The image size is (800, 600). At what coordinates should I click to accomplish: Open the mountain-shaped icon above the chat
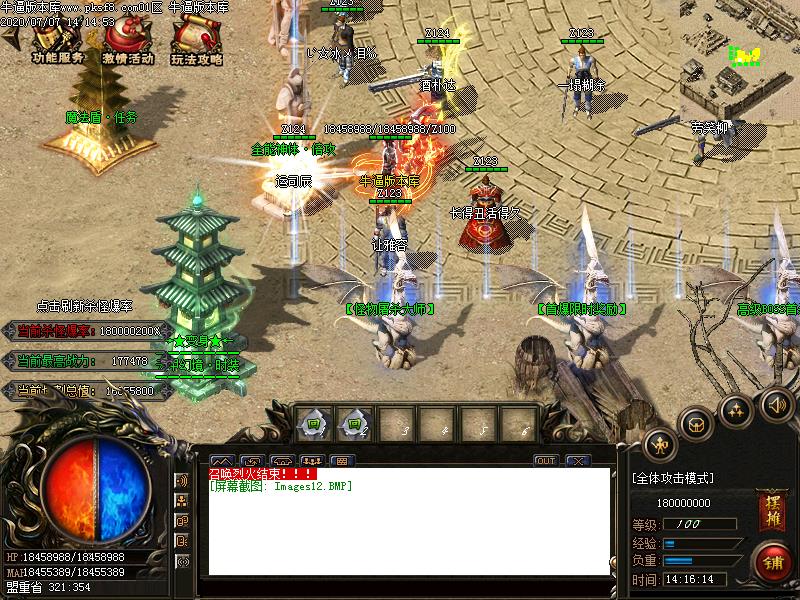(x=221, y=461)
